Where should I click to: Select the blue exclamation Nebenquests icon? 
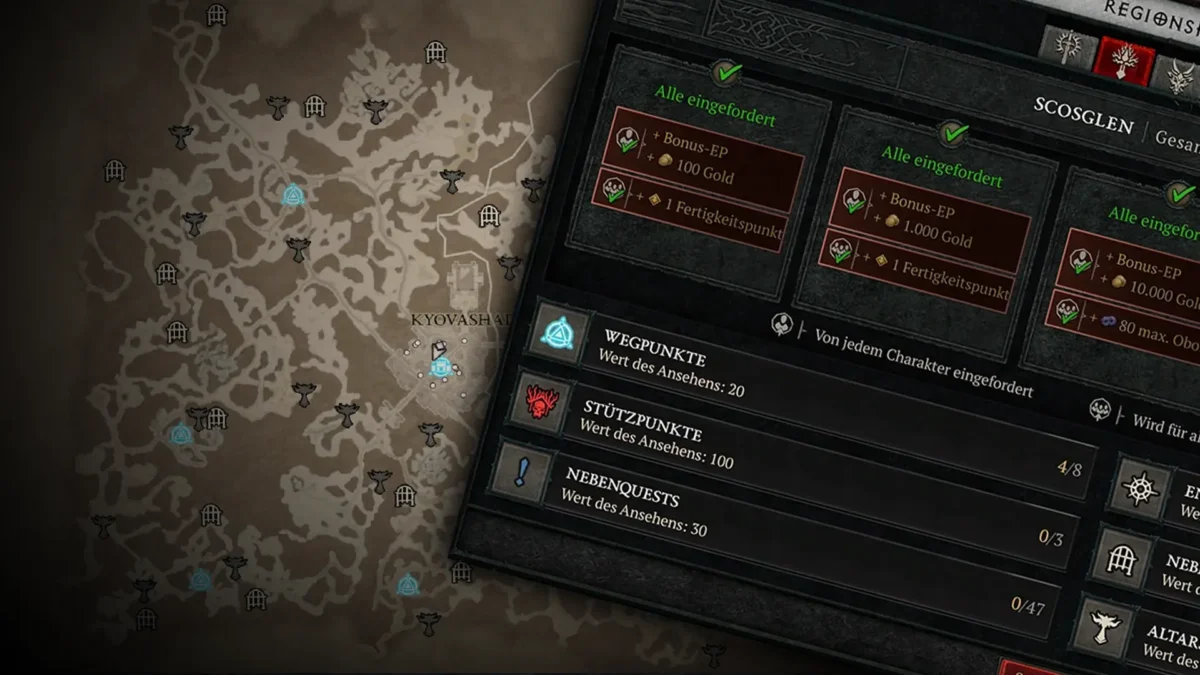click(x=521, y=472)
